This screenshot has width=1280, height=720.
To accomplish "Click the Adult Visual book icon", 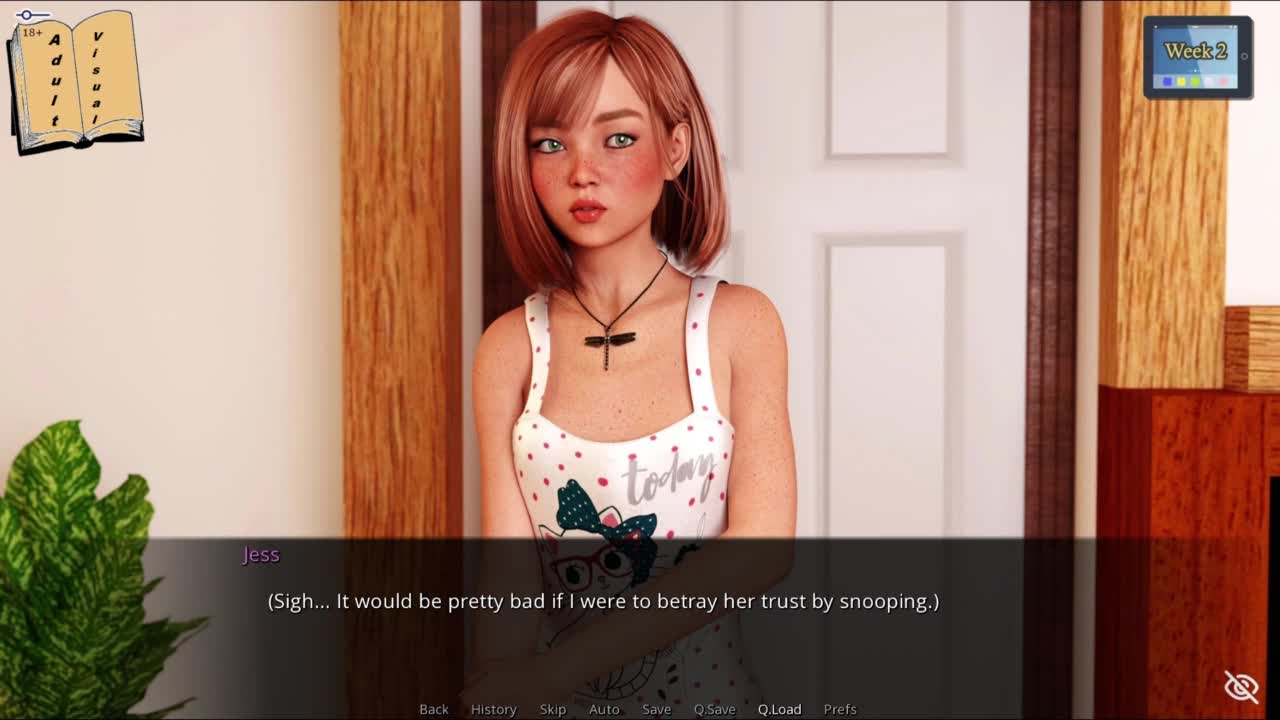I will (76, 81).
